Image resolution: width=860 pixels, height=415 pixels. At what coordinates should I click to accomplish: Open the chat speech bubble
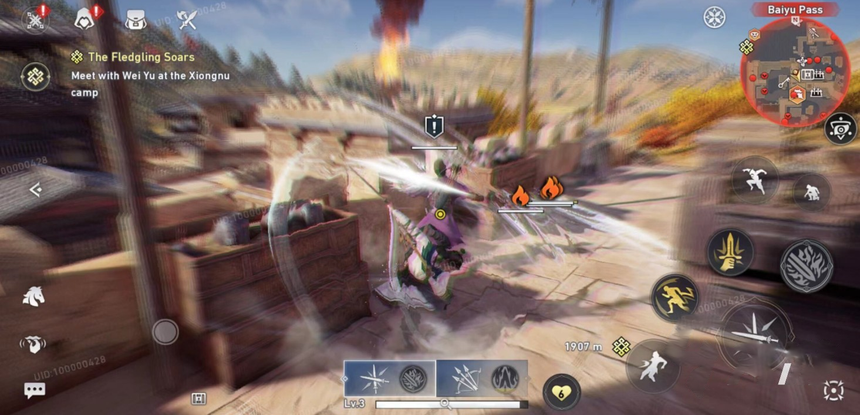pyautogui.click(x=35, y=390)
